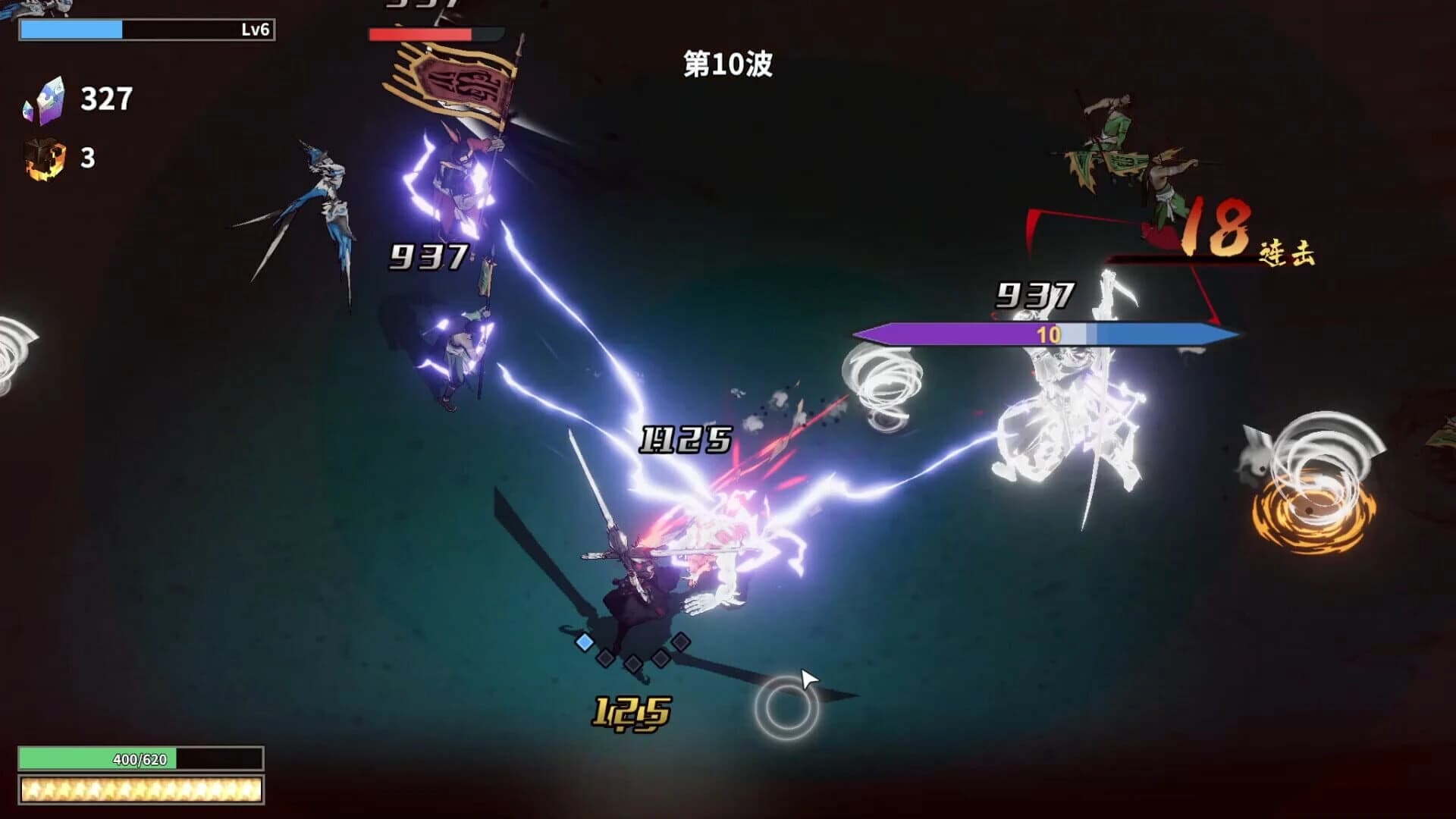Select the blue diamond skill pip below the hero

[584, 641]
